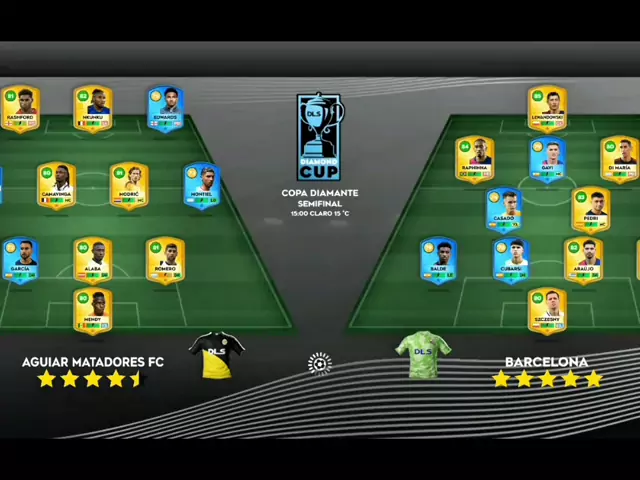This screenshot has height=480, width=640.
Task: Select the Nkunku player card
Action: [x=93, y=108]
